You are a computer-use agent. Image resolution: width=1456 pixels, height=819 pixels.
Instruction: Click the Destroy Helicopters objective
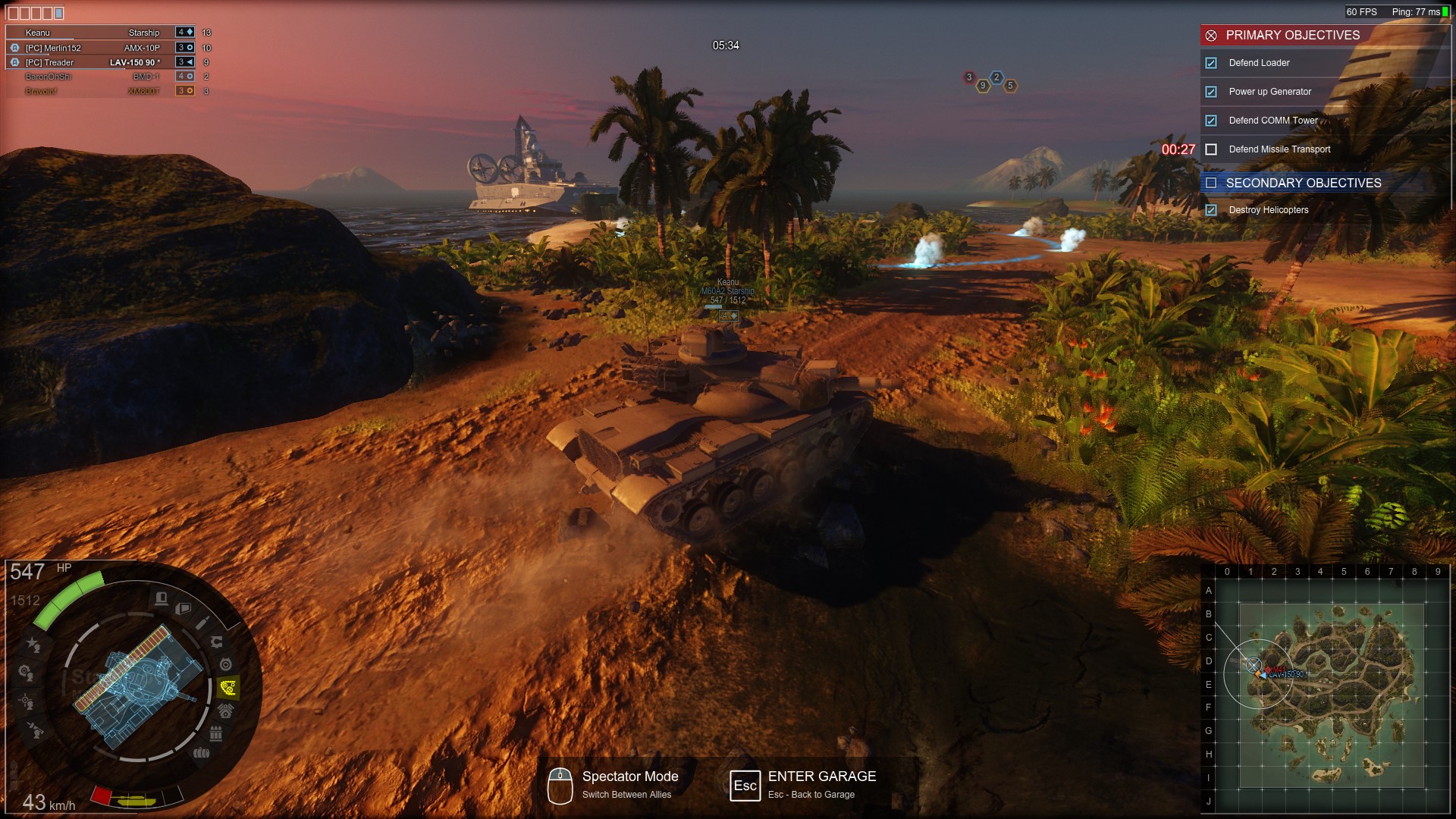pos(1268,210)
